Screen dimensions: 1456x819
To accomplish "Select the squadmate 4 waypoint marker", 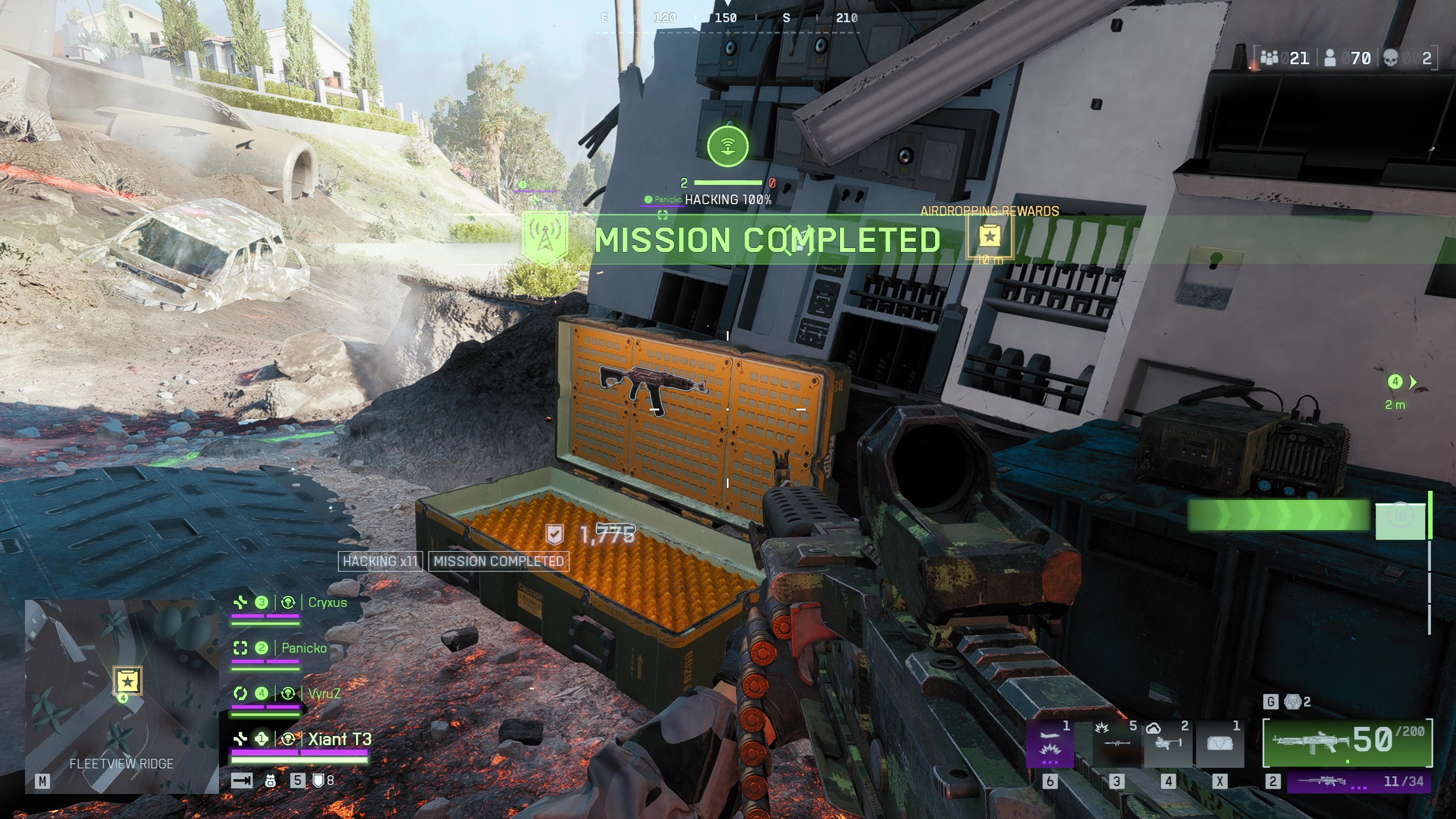I will pyautogui.click(x=1395, y=382).
